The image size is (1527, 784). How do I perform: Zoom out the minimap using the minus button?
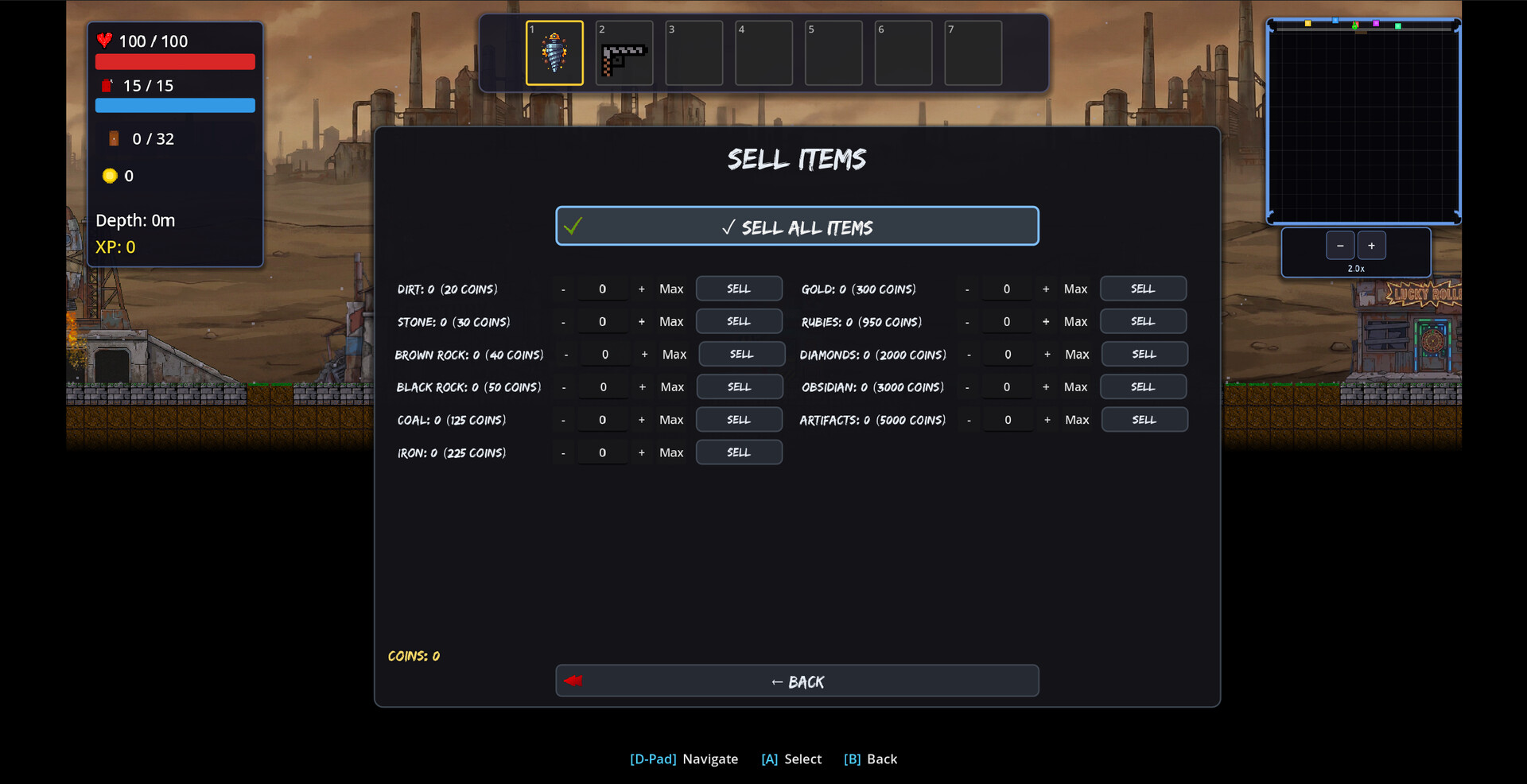[x=1340, y=245]
